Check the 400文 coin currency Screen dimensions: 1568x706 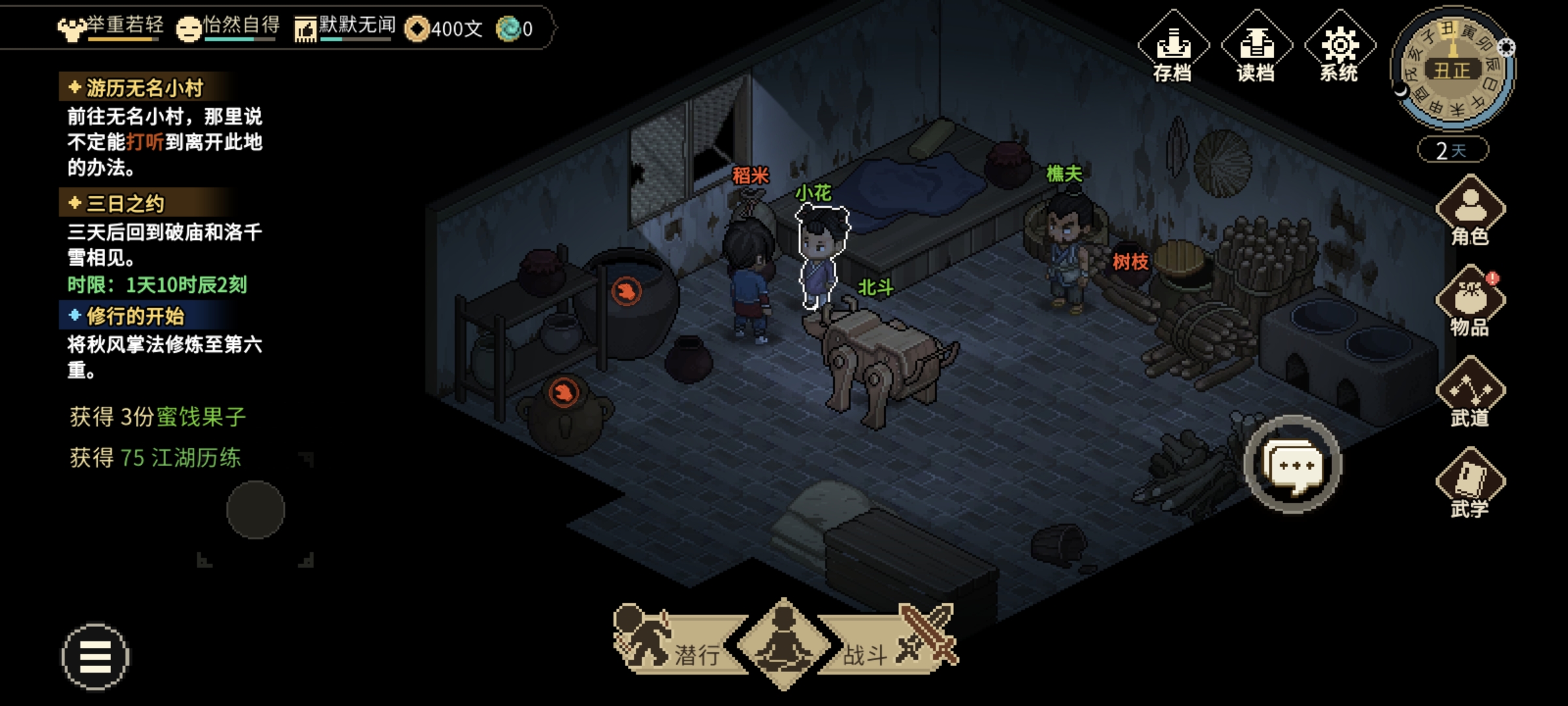pyautogui.click(x=444, y=29)
